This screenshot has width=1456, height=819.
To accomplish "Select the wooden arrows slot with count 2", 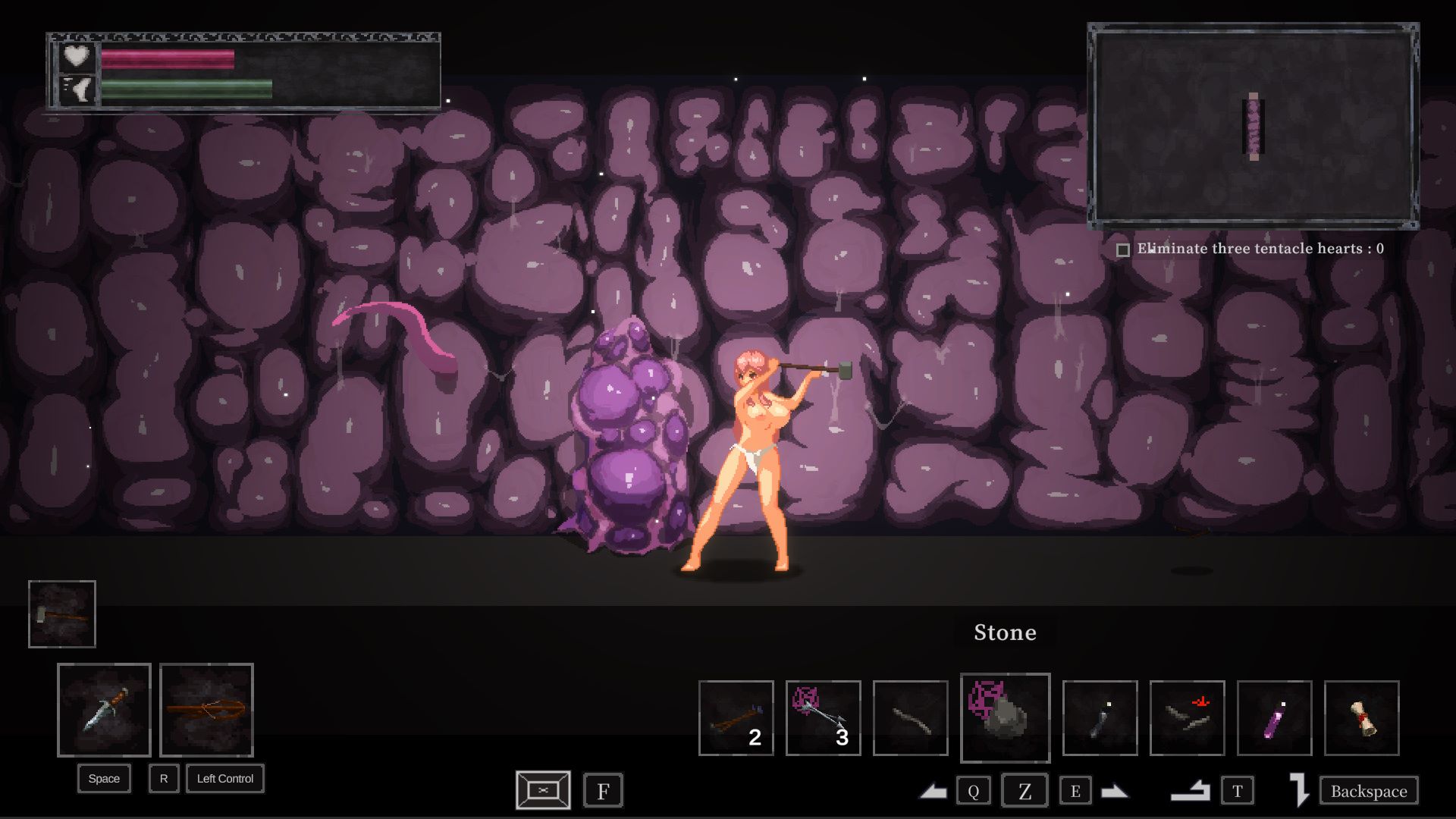I will [x=736, y=718].
